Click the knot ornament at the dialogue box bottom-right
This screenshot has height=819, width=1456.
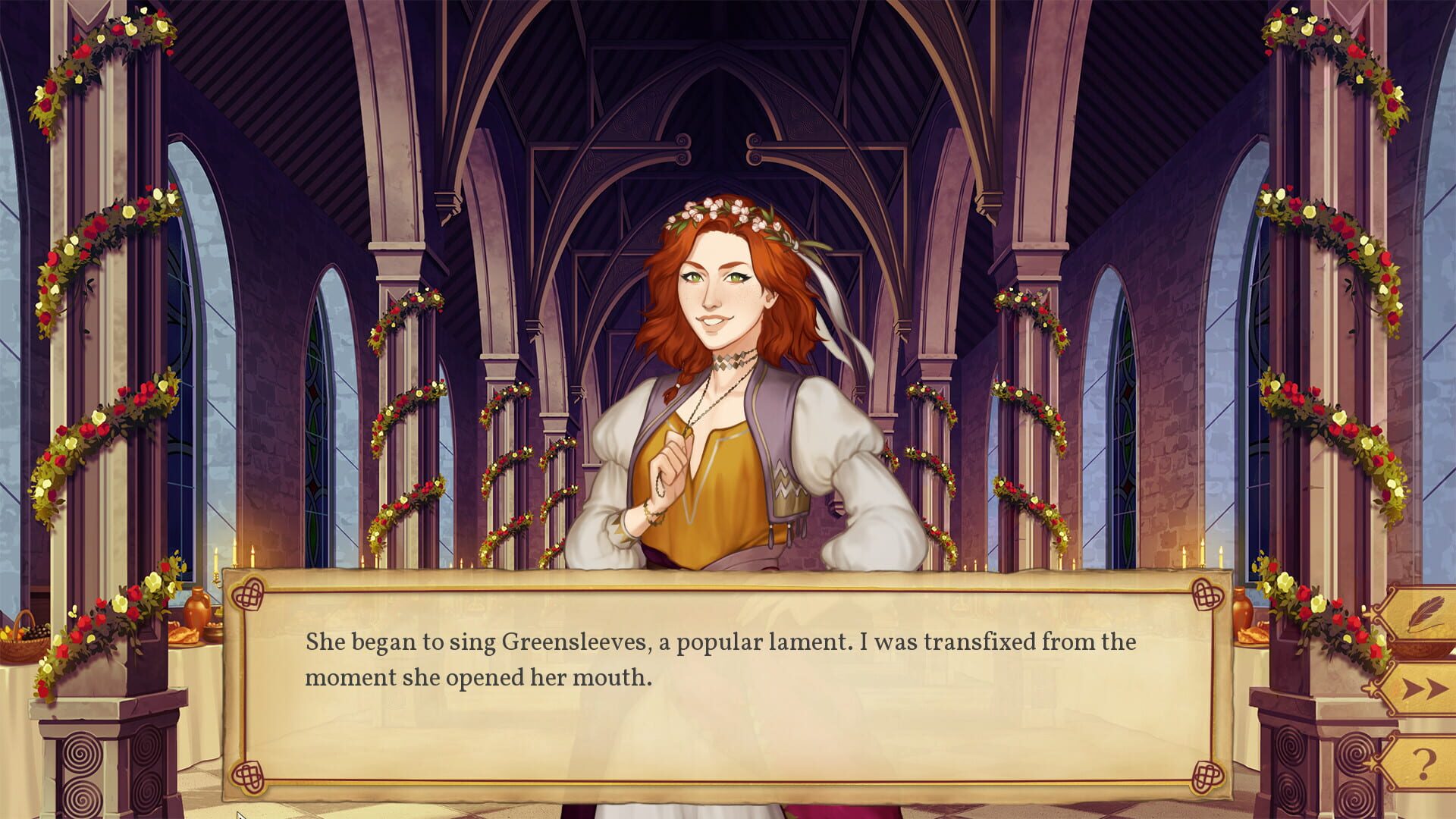pyautogui.click(x=1207, y=777)
